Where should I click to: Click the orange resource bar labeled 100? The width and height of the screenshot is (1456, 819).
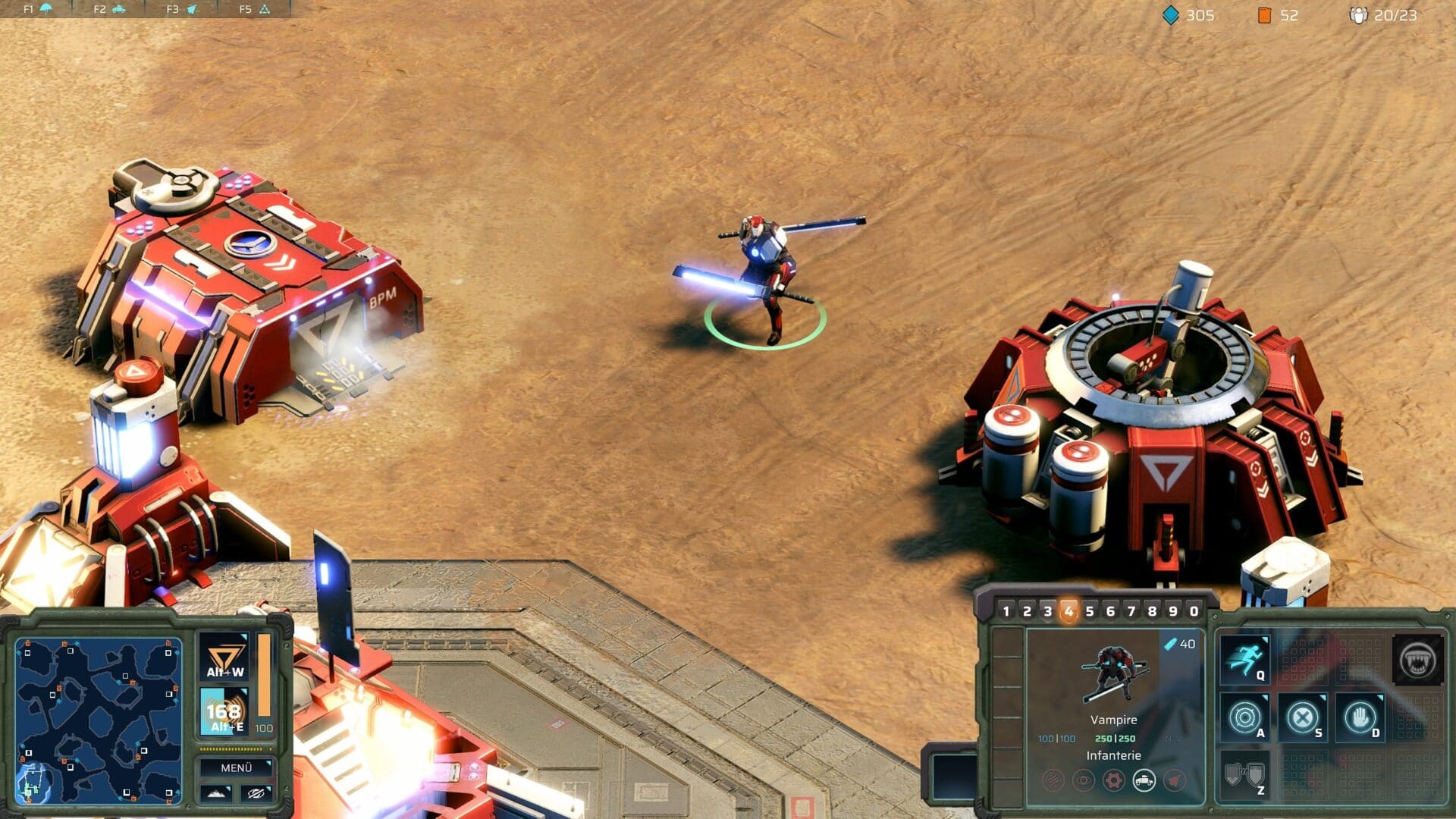(x=264, y=676)
